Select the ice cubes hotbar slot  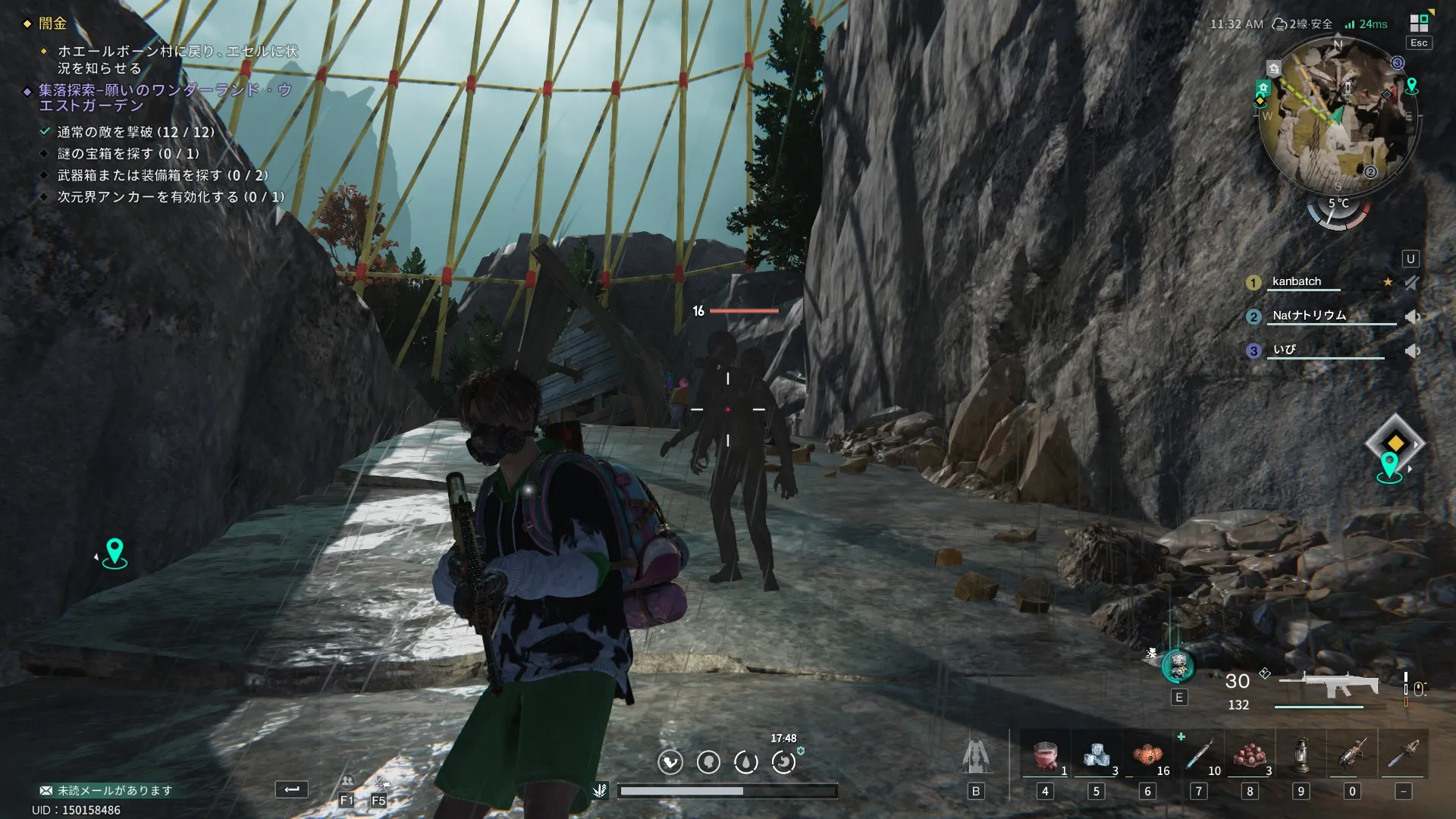click(x=1096, y=756)
